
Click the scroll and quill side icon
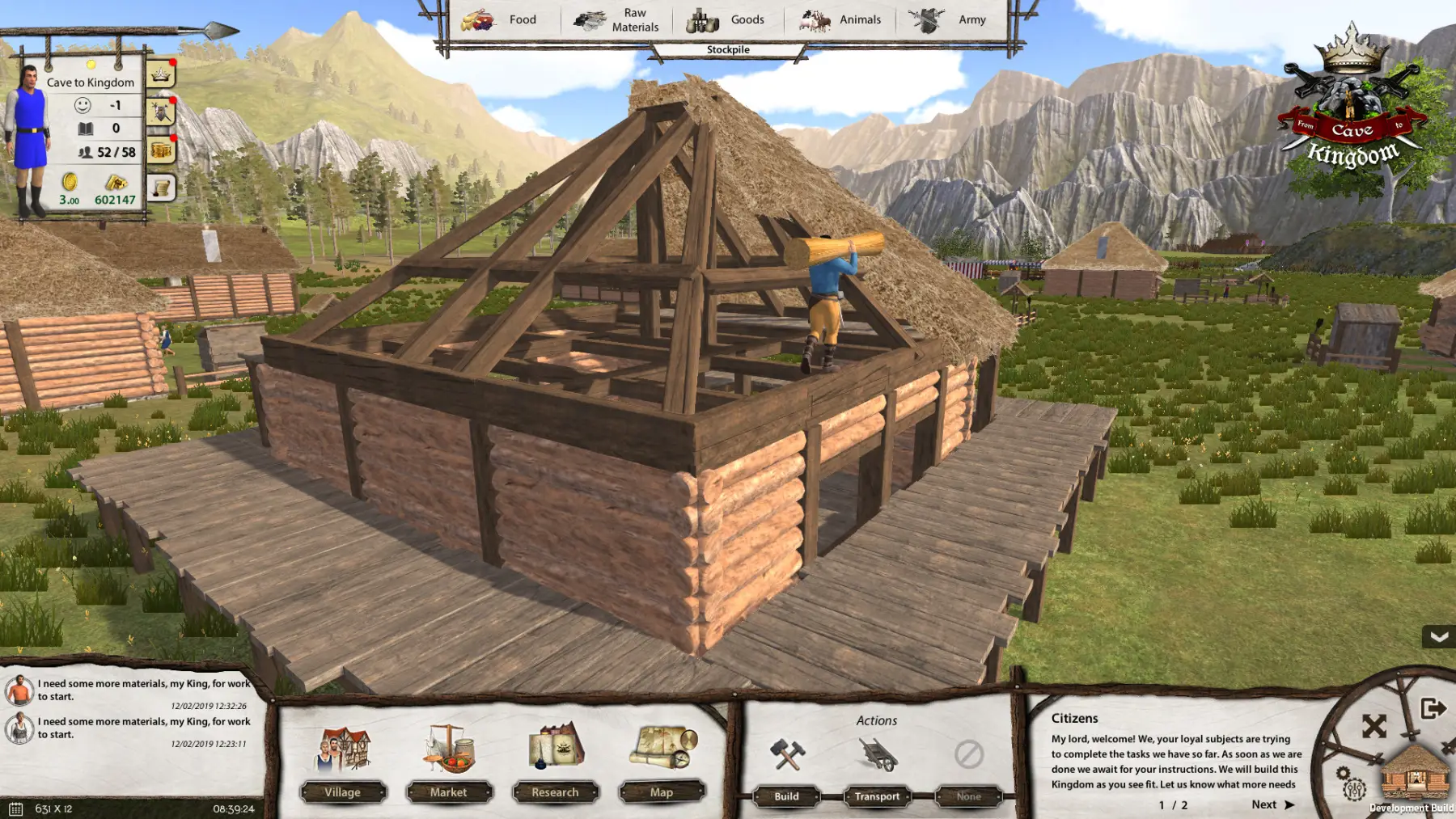pyautogui.click(x=161, y=188)
